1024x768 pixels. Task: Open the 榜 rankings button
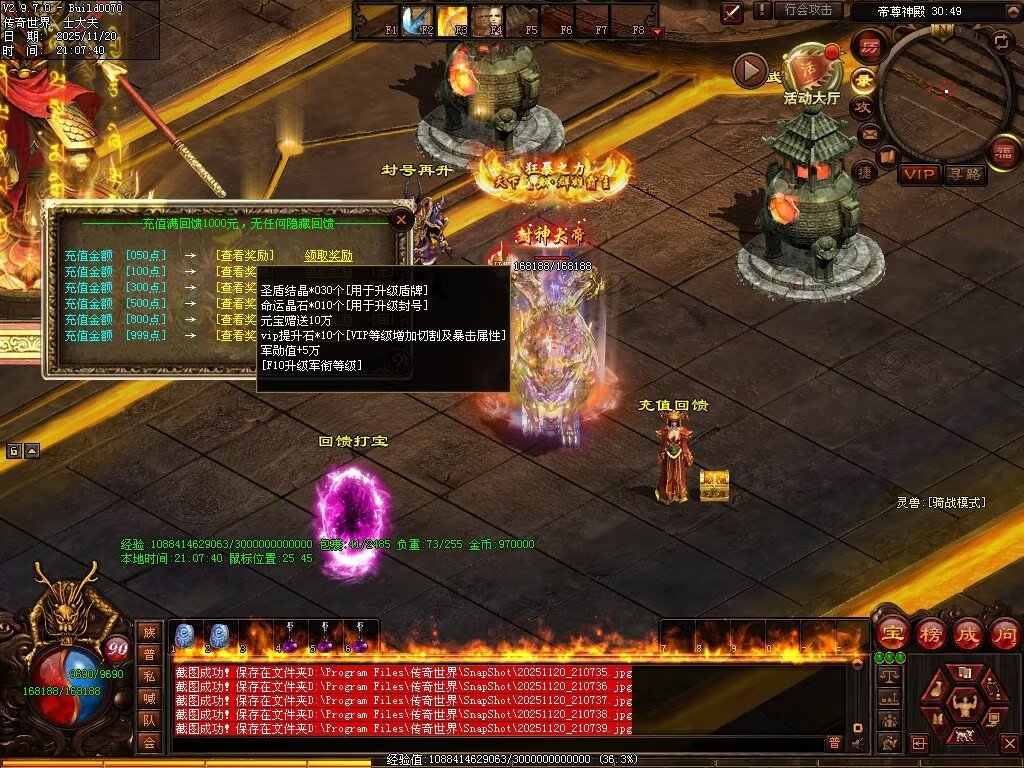tap(930, 633)
